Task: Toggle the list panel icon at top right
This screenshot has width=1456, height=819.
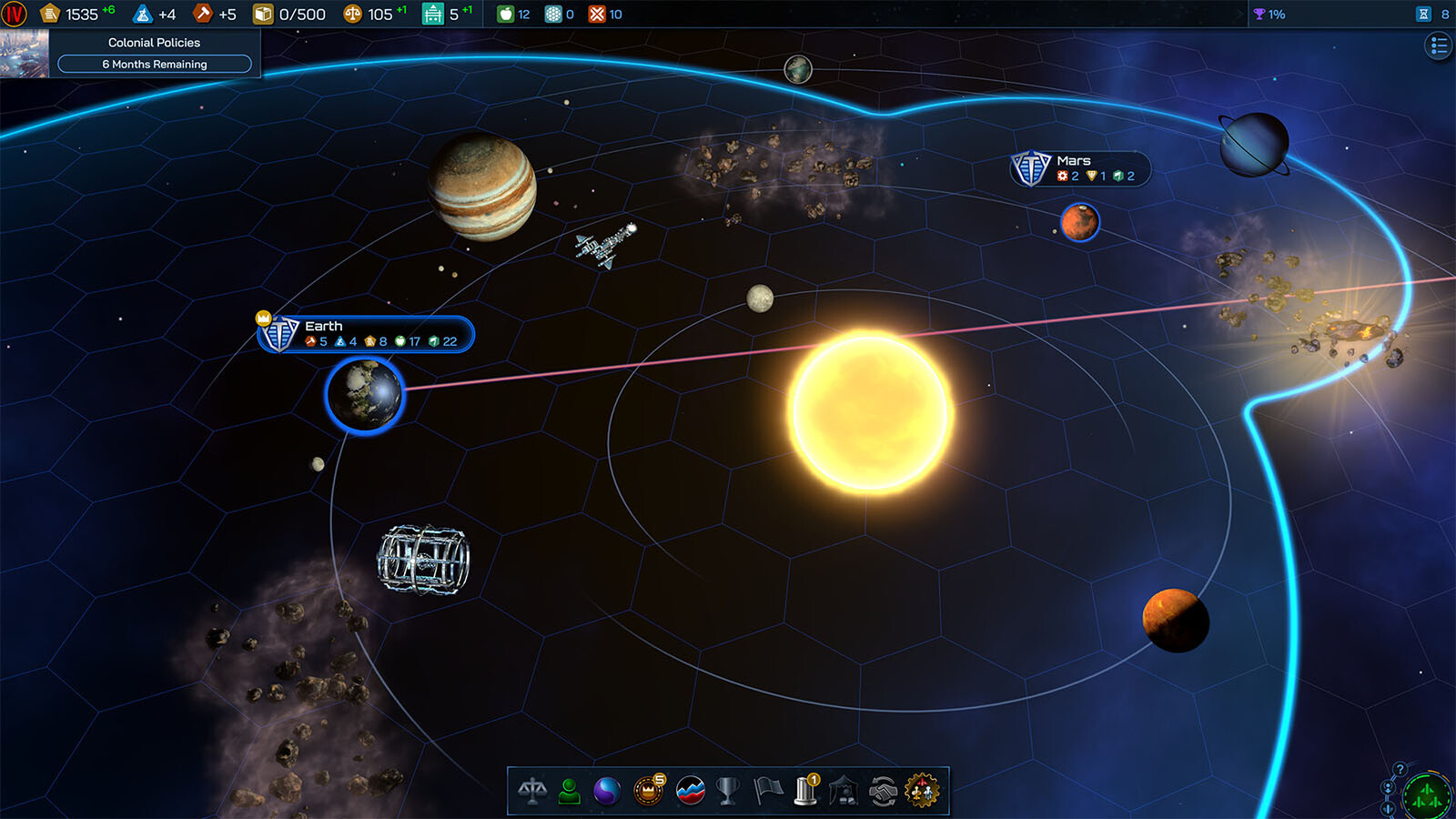Action: click(1438, 45)
